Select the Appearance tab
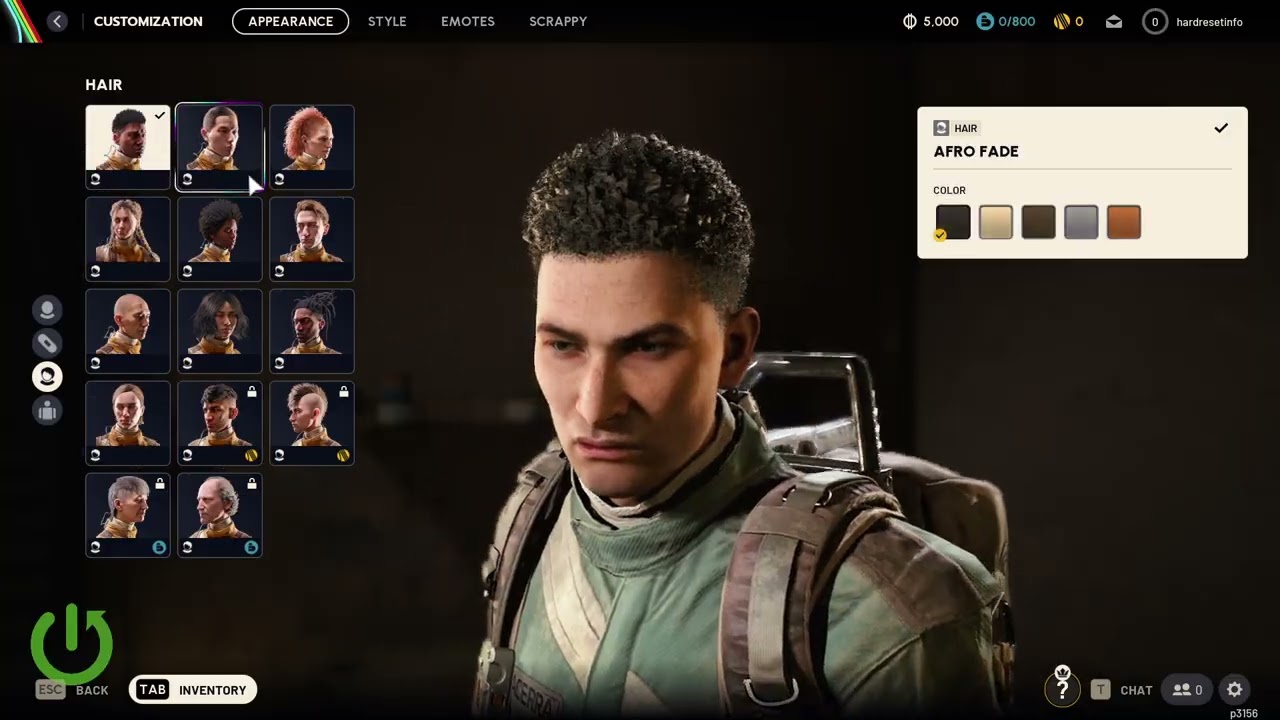 [x=290, y=21]
